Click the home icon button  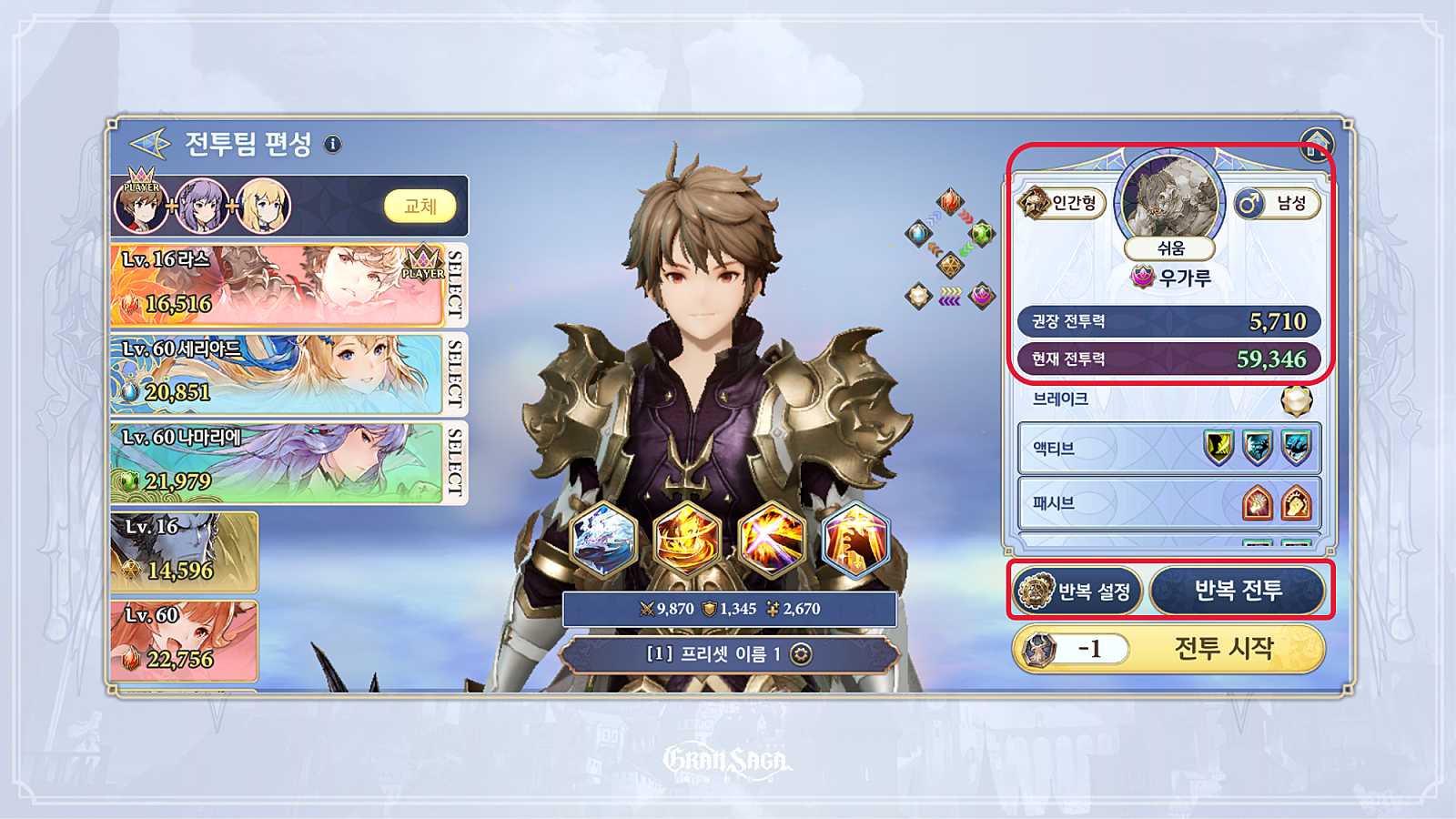1316,144
